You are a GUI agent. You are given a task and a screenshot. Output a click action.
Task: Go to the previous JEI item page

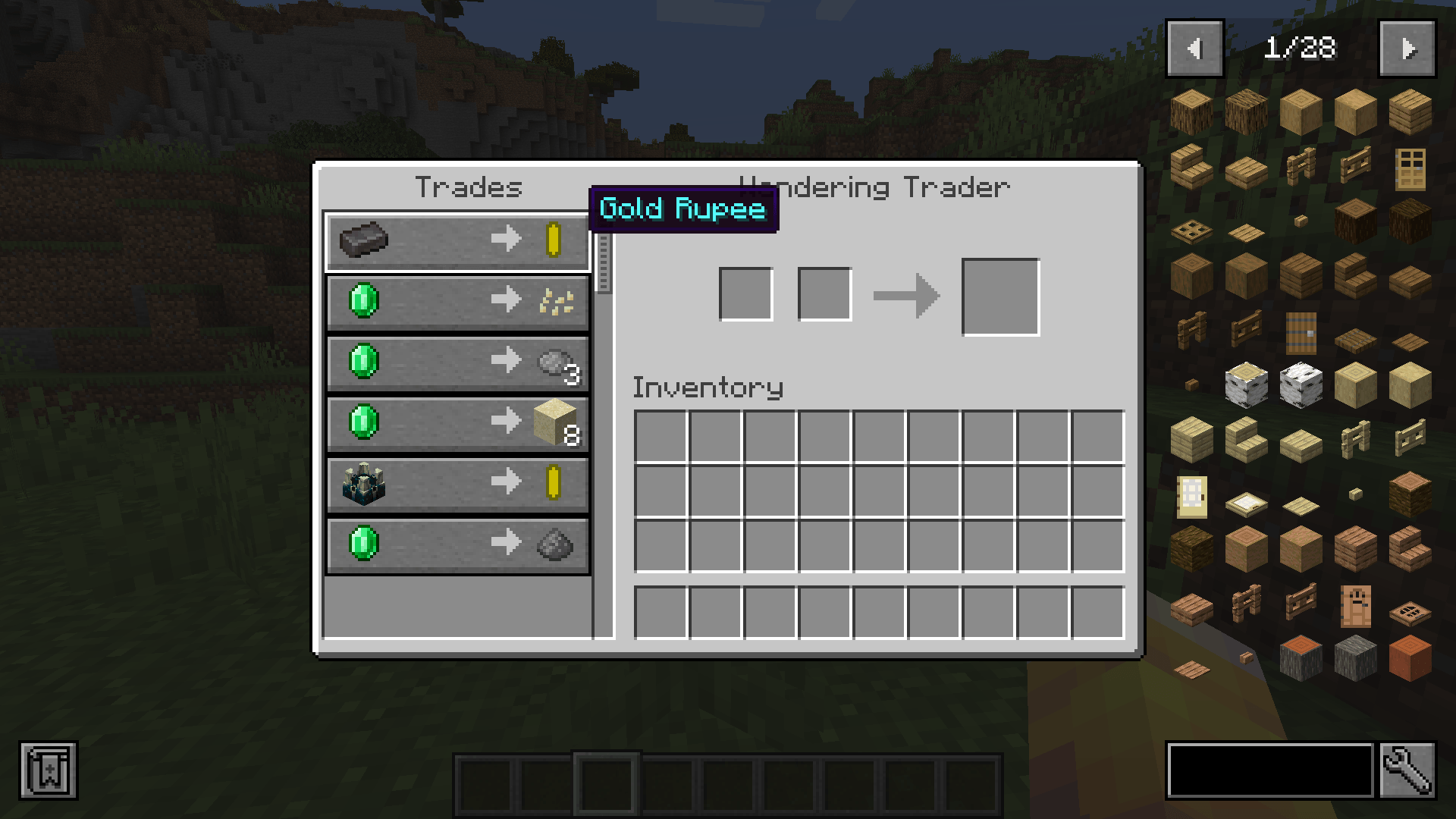pos(1197,49)
